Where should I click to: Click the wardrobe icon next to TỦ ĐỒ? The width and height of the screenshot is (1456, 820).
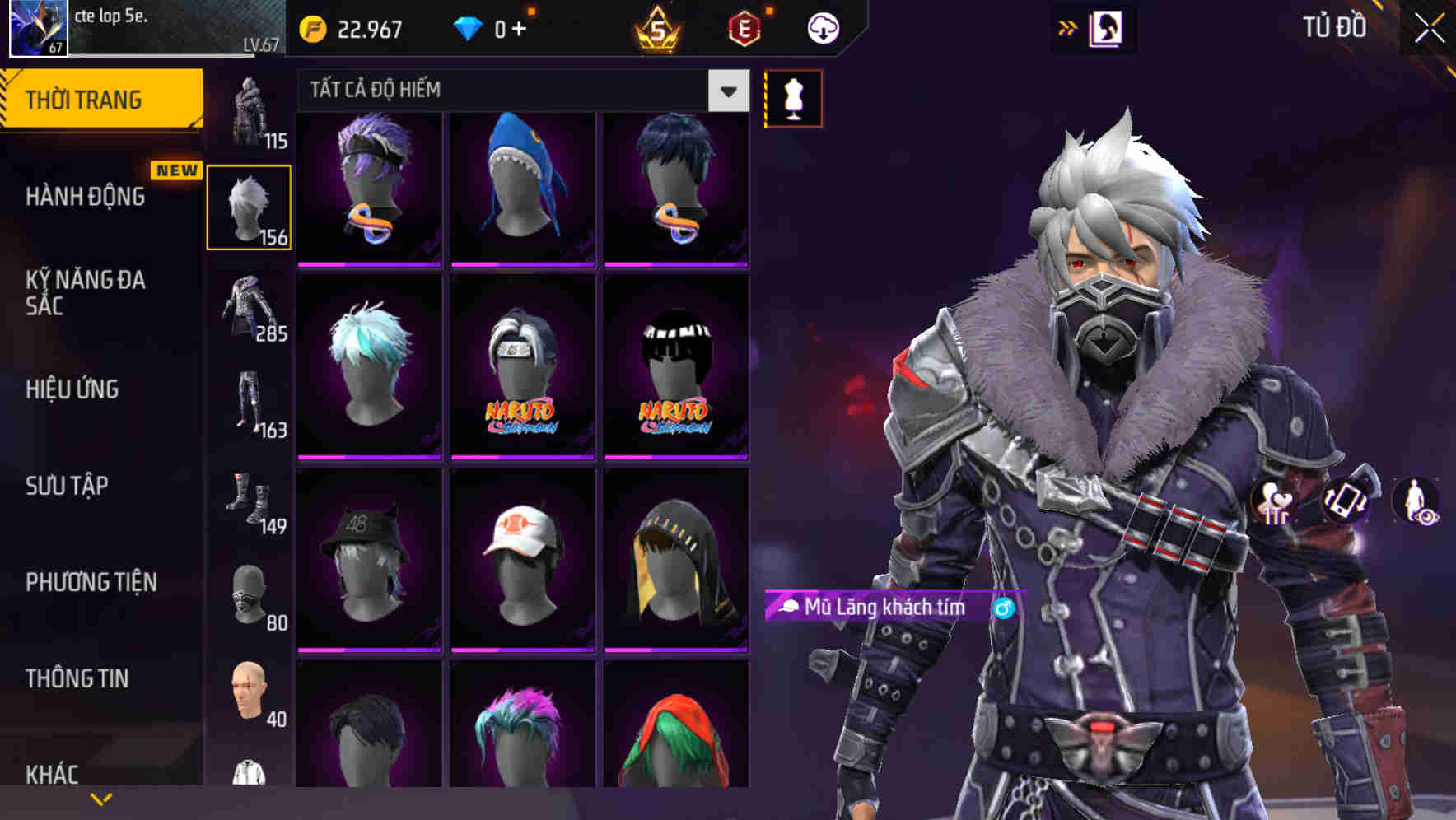coord(1105,26)
